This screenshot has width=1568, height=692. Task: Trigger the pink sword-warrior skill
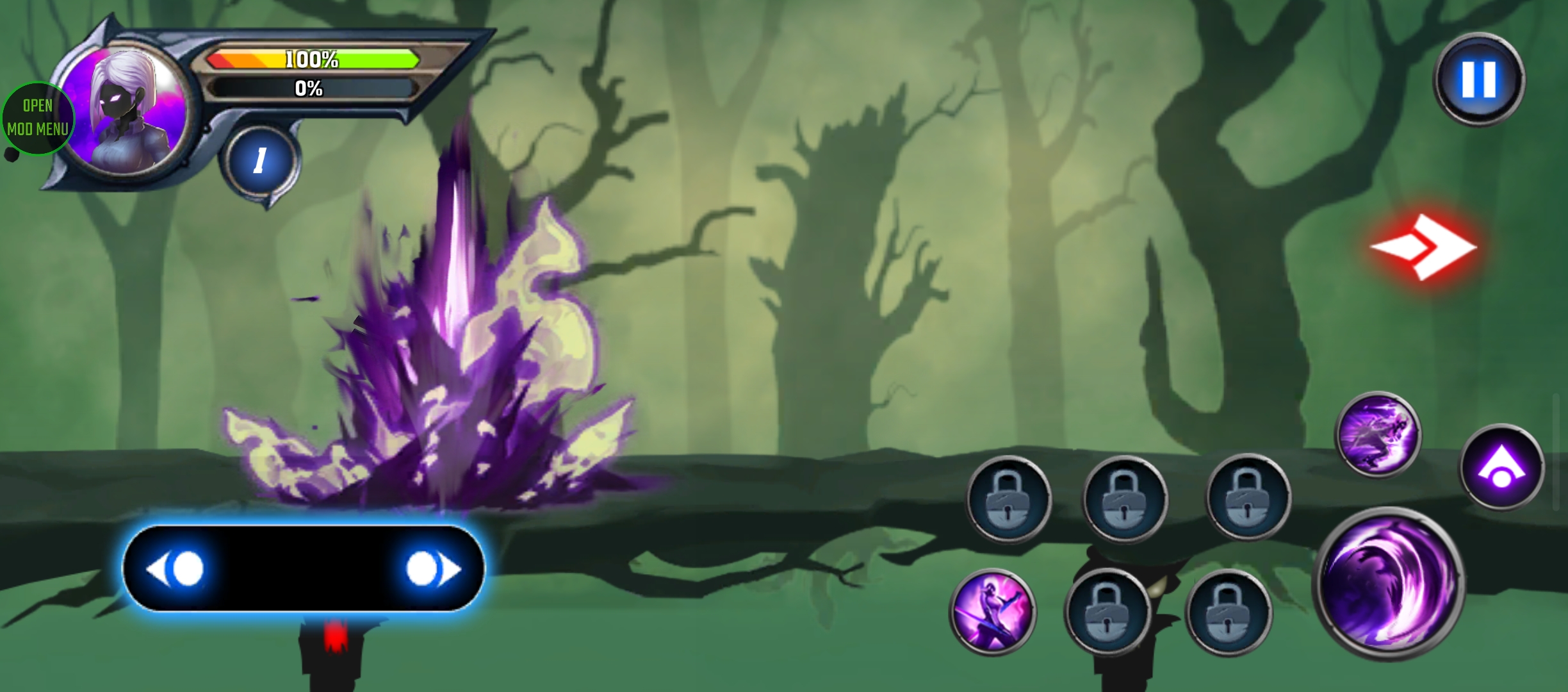pos(992,611)
